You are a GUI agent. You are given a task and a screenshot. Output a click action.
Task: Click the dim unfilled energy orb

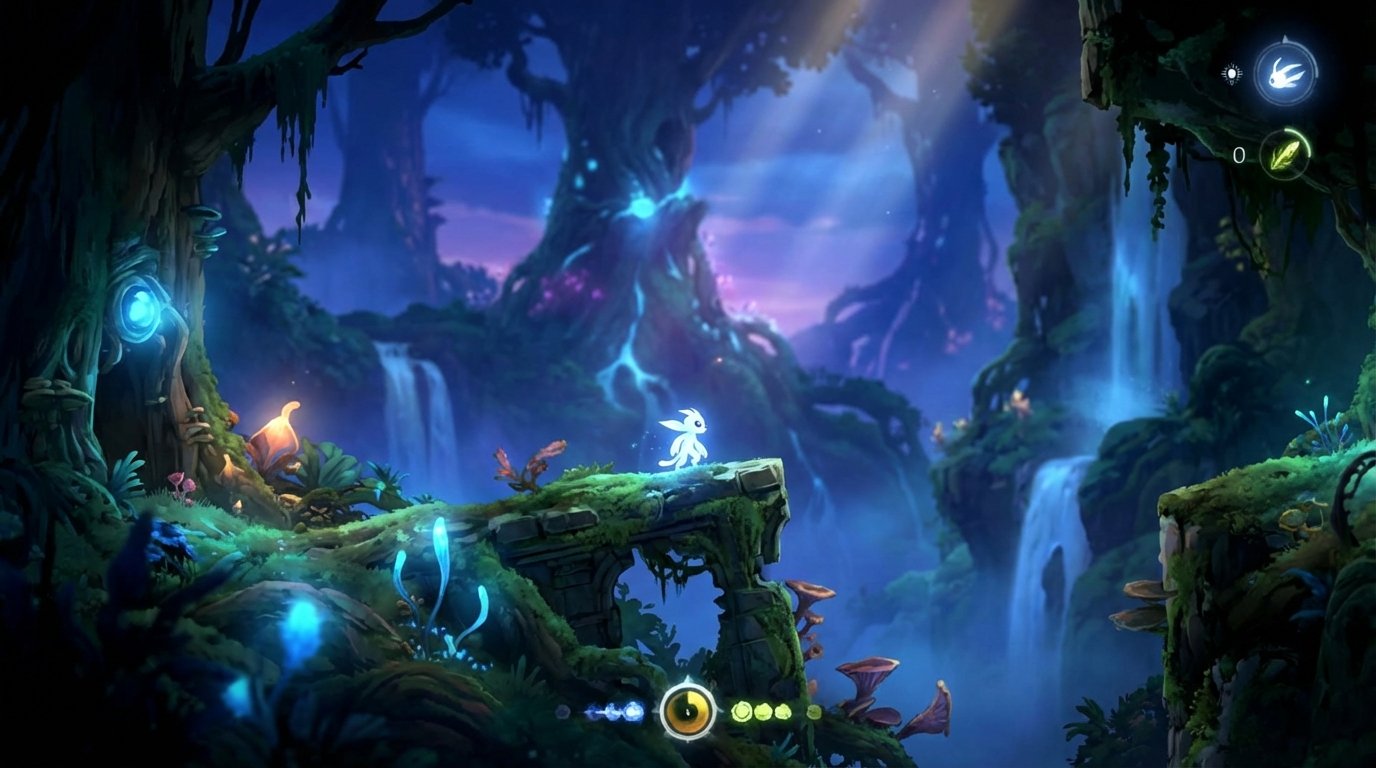[563, 712]
